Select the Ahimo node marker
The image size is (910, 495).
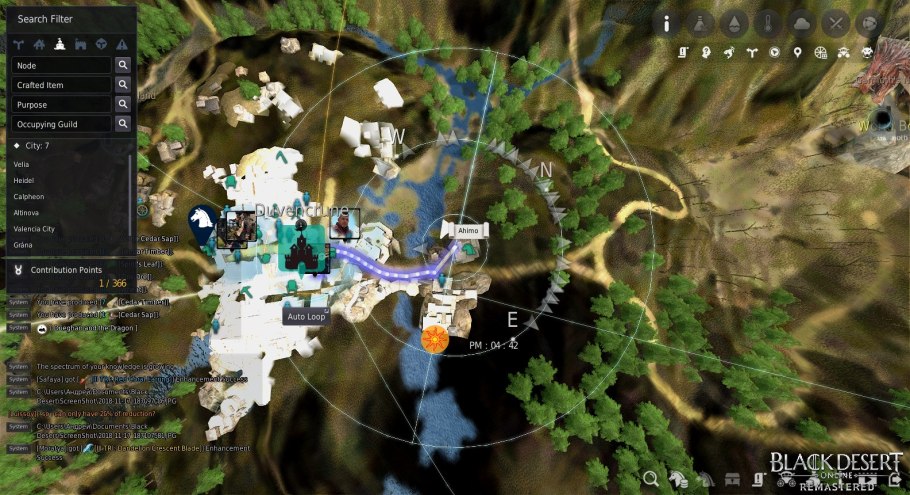point(468,230)
